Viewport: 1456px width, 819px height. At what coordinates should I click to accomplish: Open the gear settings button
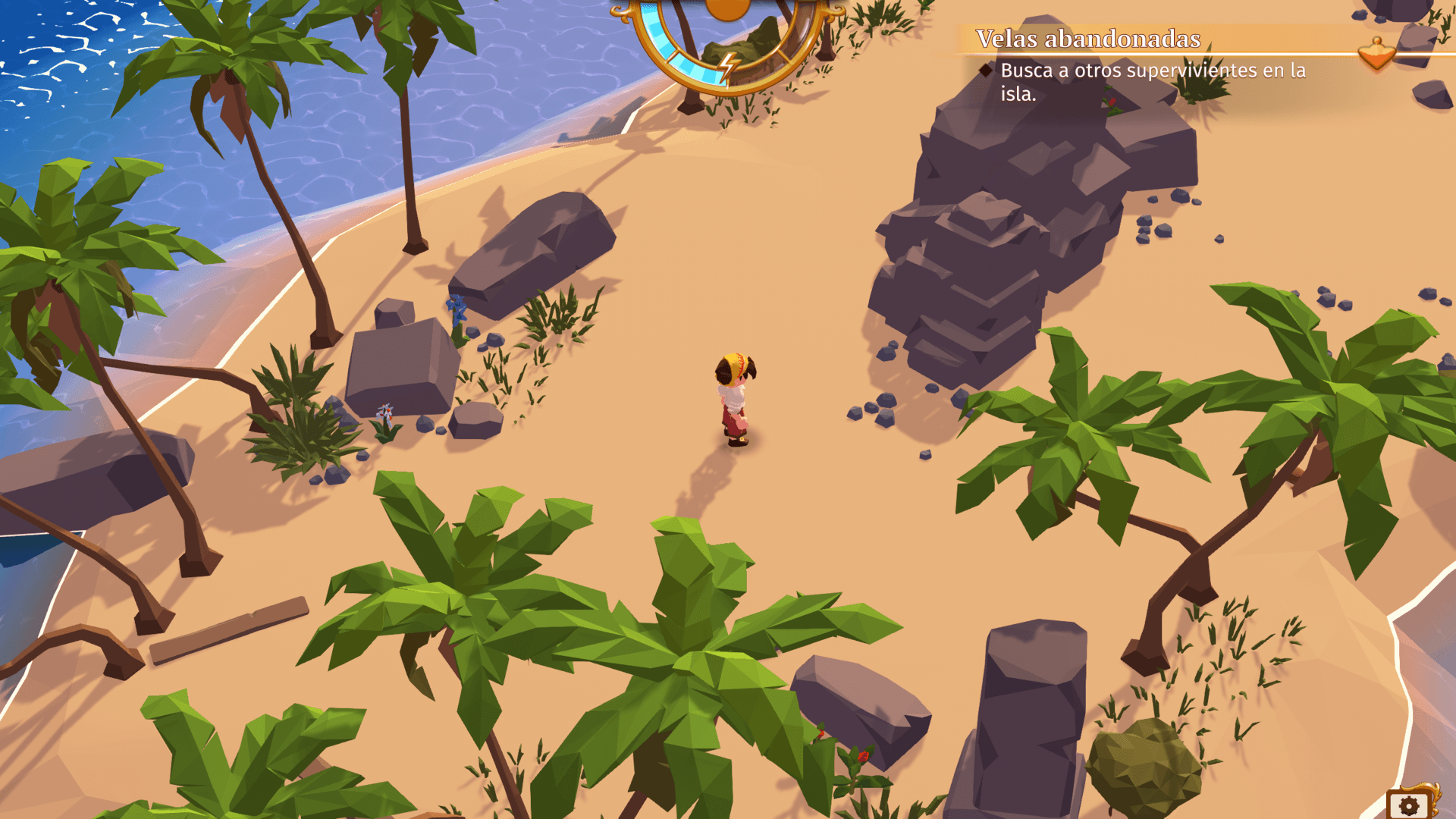point(1408,805)
